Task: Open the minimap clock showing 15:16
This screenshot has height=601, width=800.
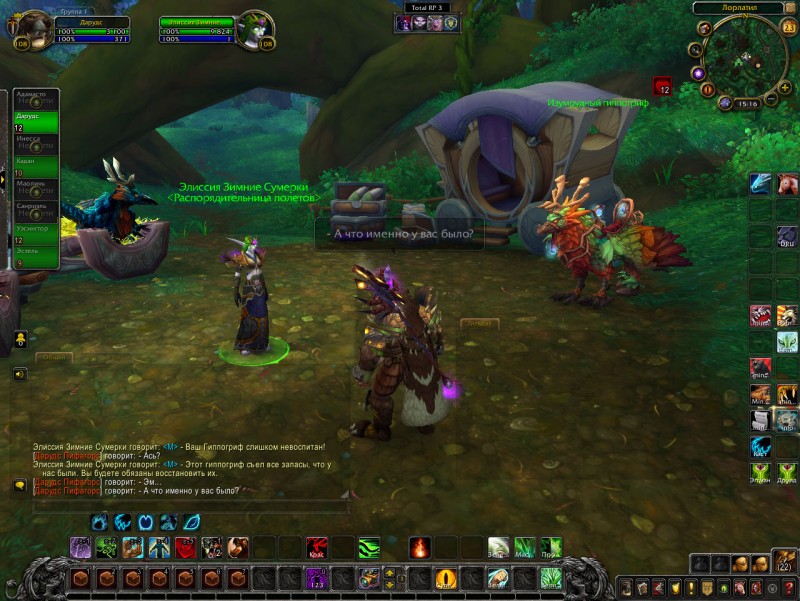Action: pyautogui.click(x=745, y=103)
